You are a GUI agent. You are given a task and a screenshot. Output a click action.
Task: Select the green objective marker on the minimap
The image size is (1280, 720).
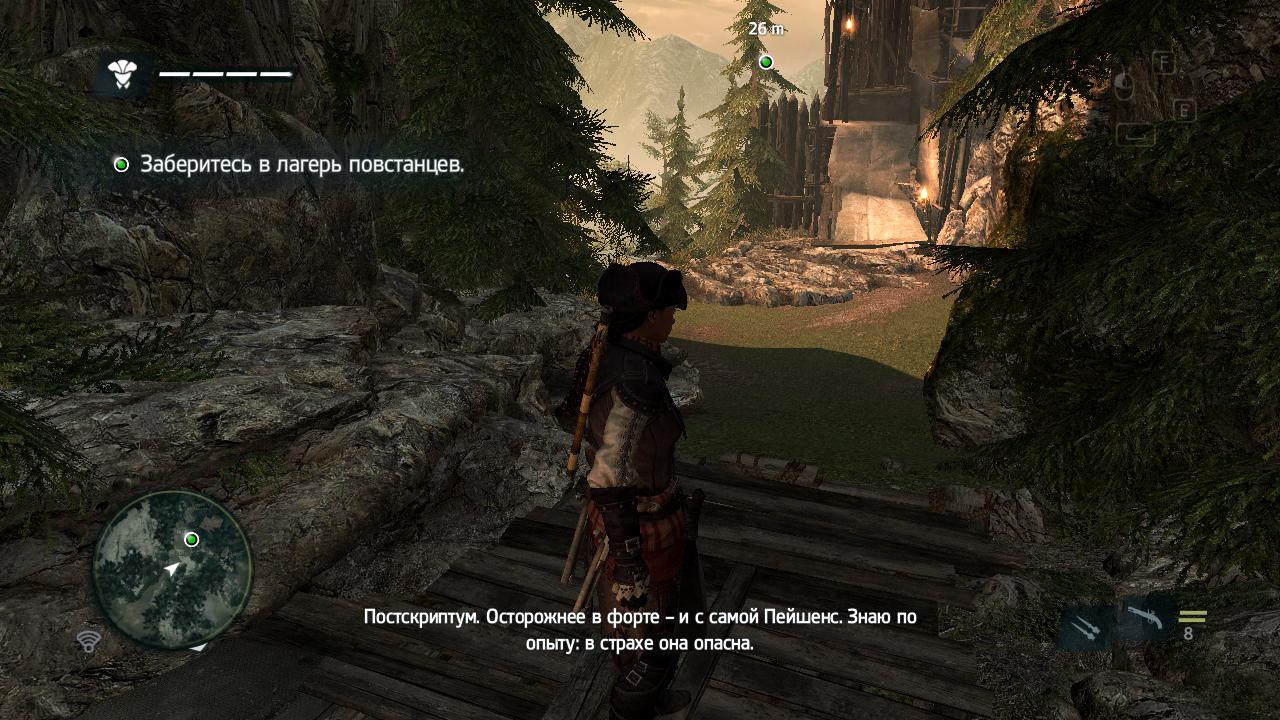(x=191, y=539)
